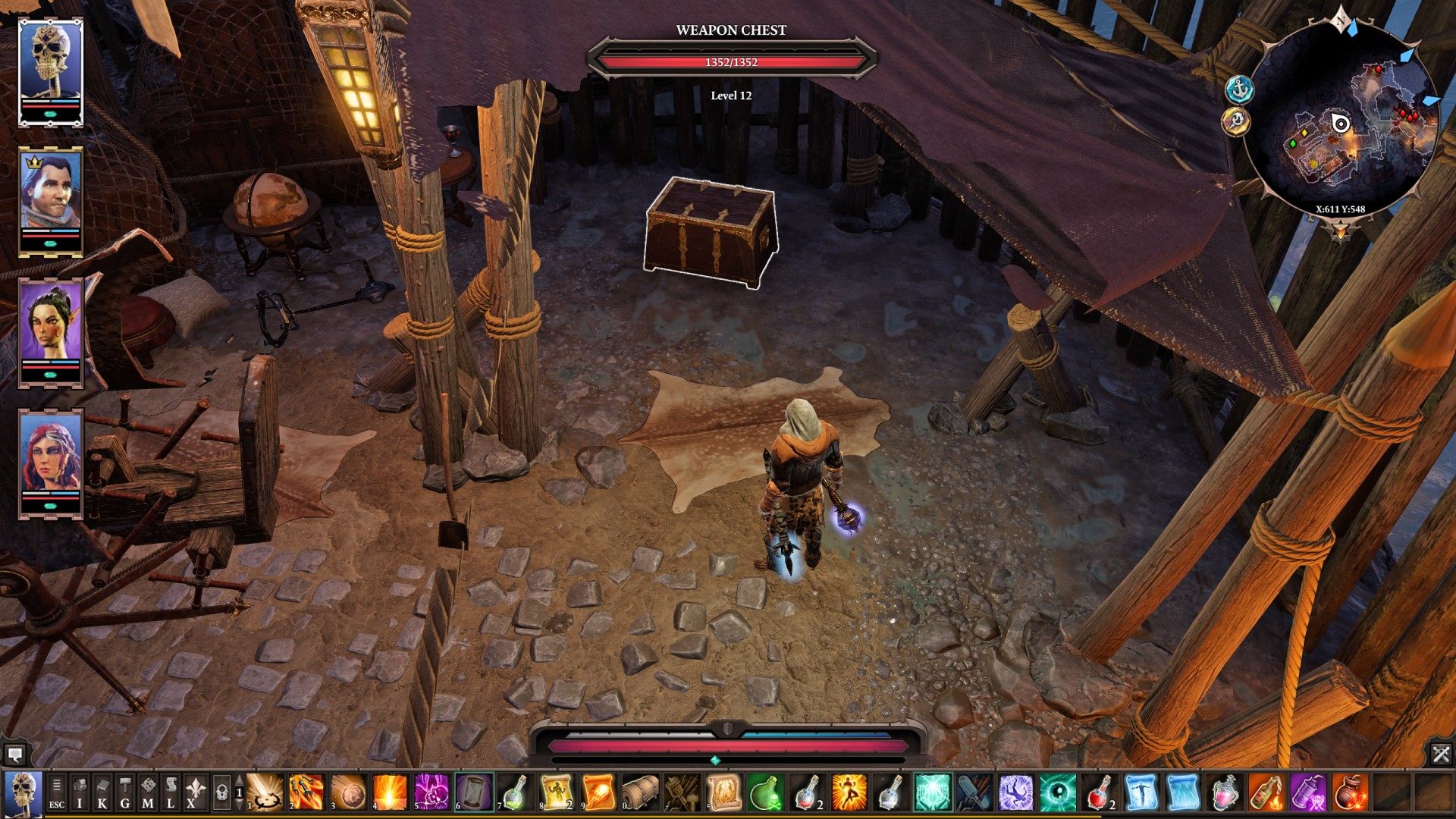
Task: Open the chat speech bubble button
Action: click(x=14, y=754)
